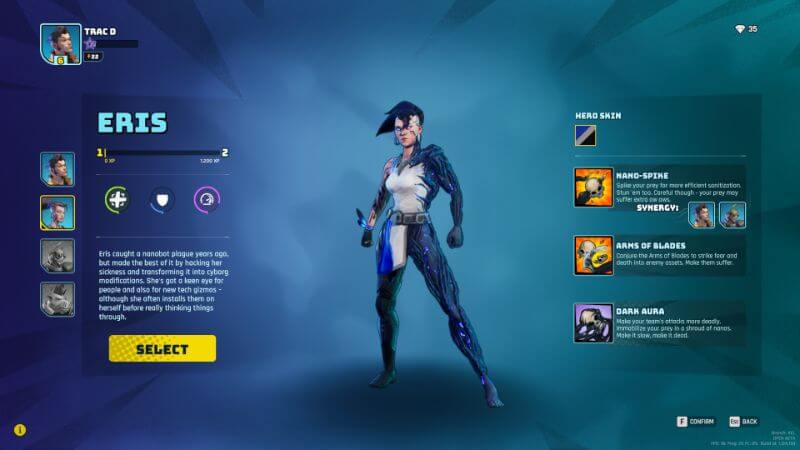
Task: Open the Trac D player profile avatar
Action: coord(60,44)
